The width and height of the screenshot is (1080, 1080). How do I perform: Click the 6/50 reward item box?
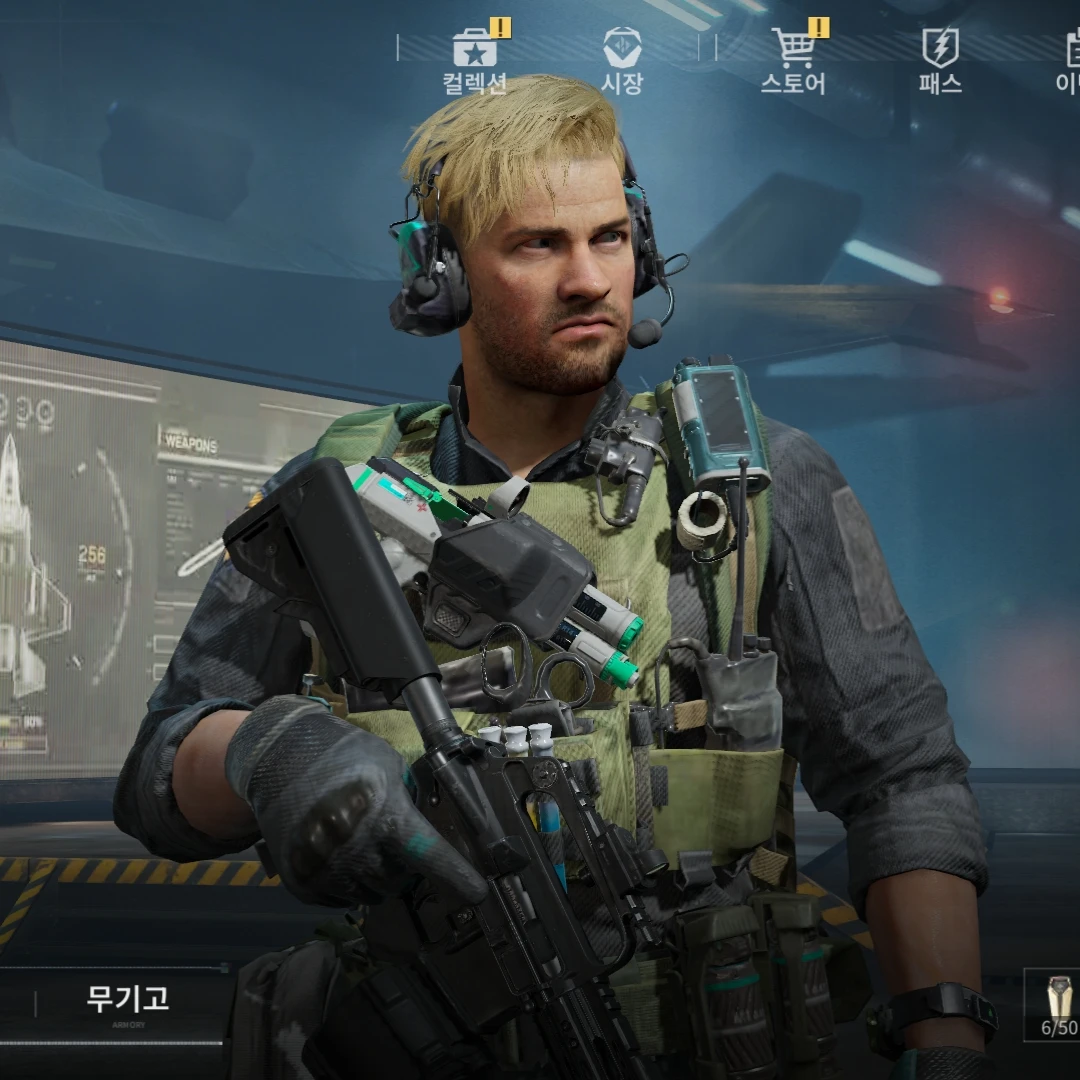point(1056,1004)
